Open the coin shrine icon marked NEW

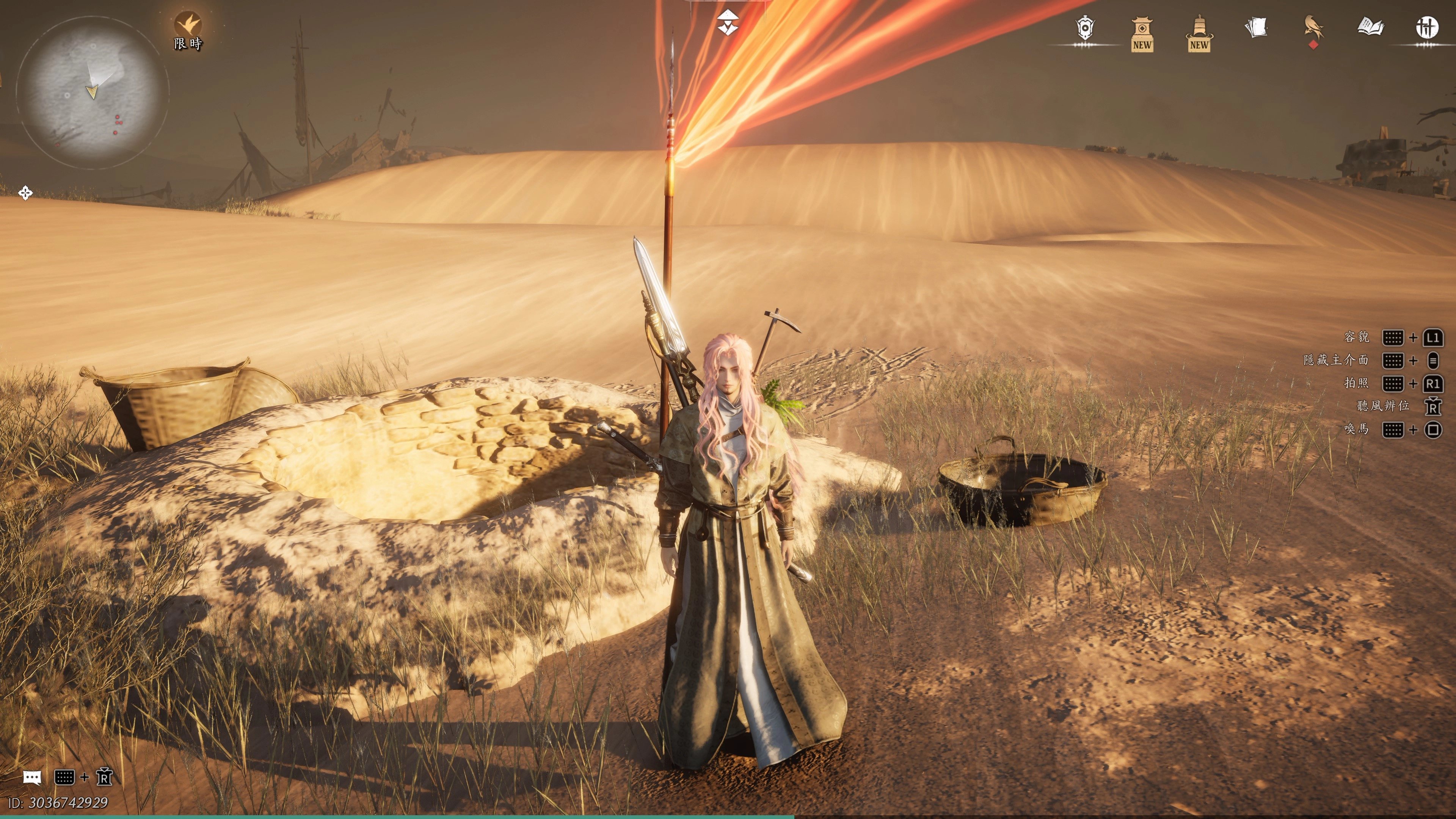tap(1142, 34)
